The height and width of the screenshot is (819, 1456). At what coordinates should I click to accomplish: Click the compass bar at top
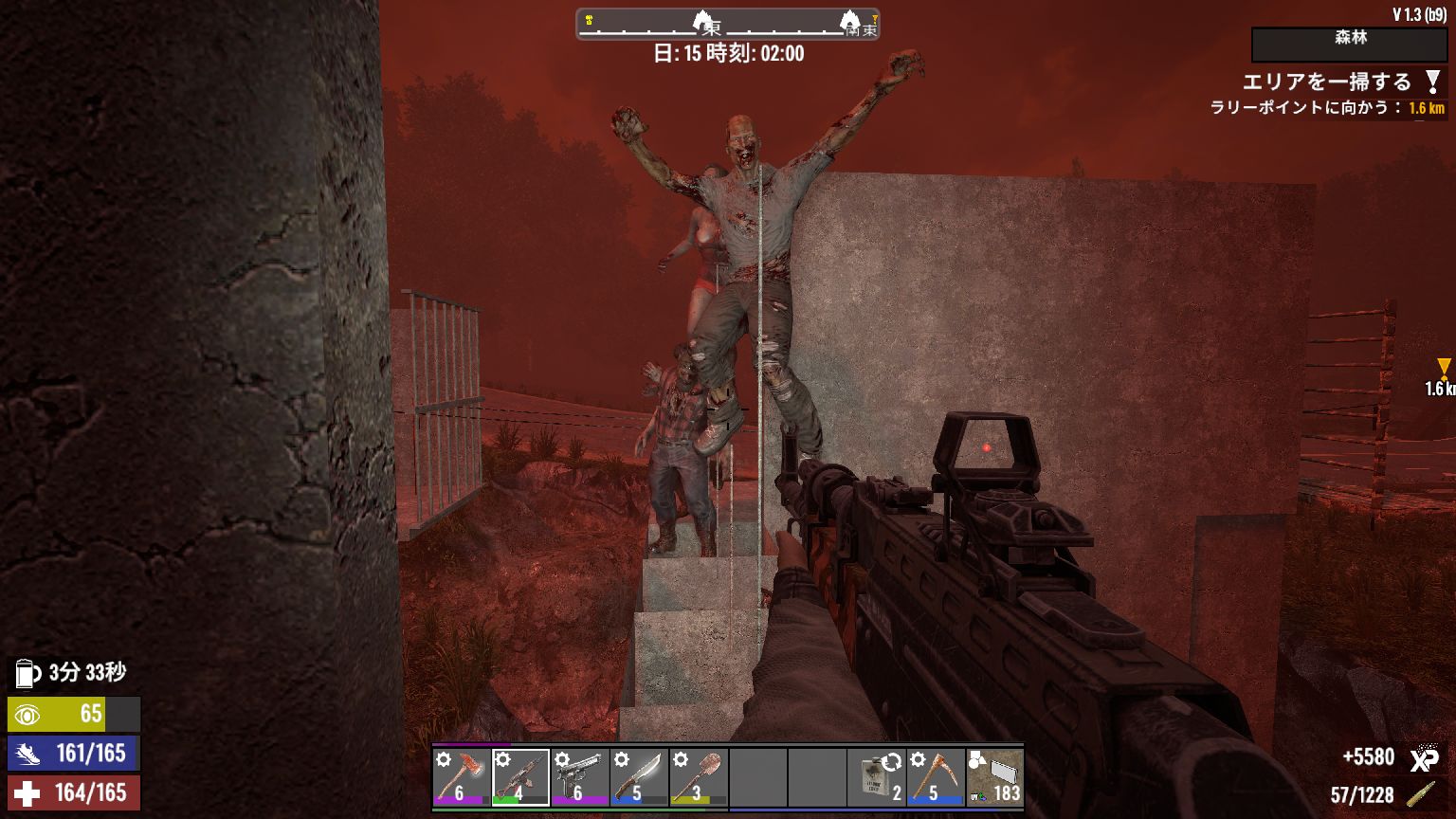[x=728, y=25]
